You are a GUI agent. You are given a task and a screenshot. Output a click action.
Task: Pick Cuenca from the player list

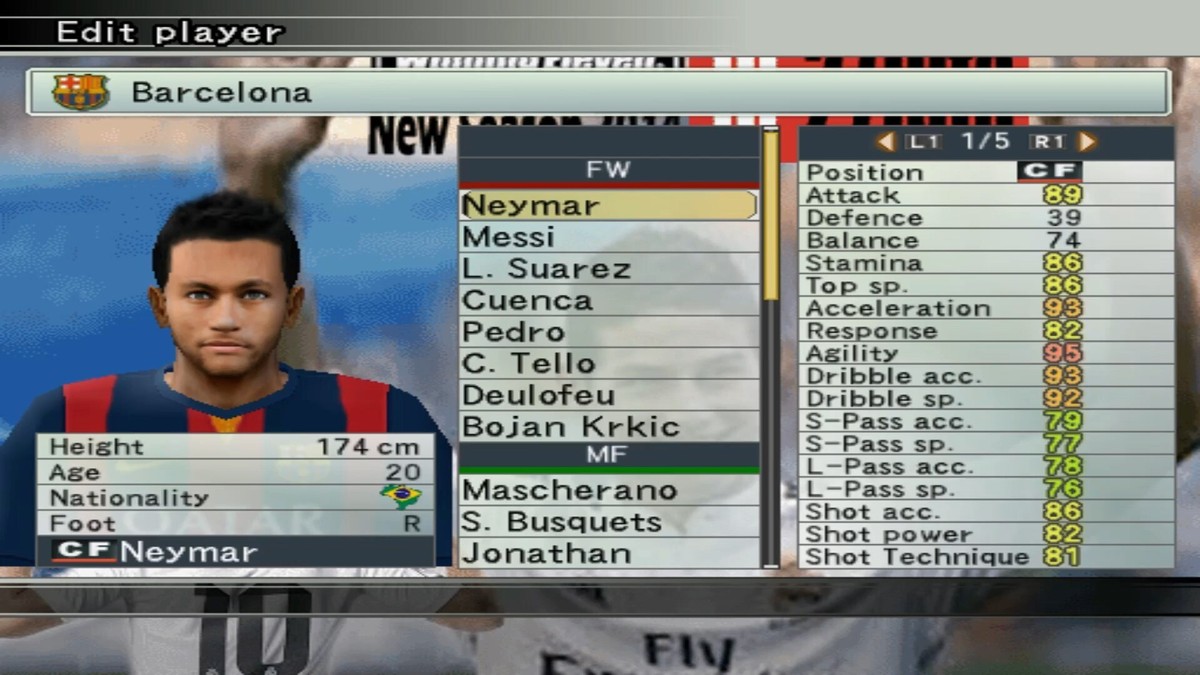(x=608, y=300)
